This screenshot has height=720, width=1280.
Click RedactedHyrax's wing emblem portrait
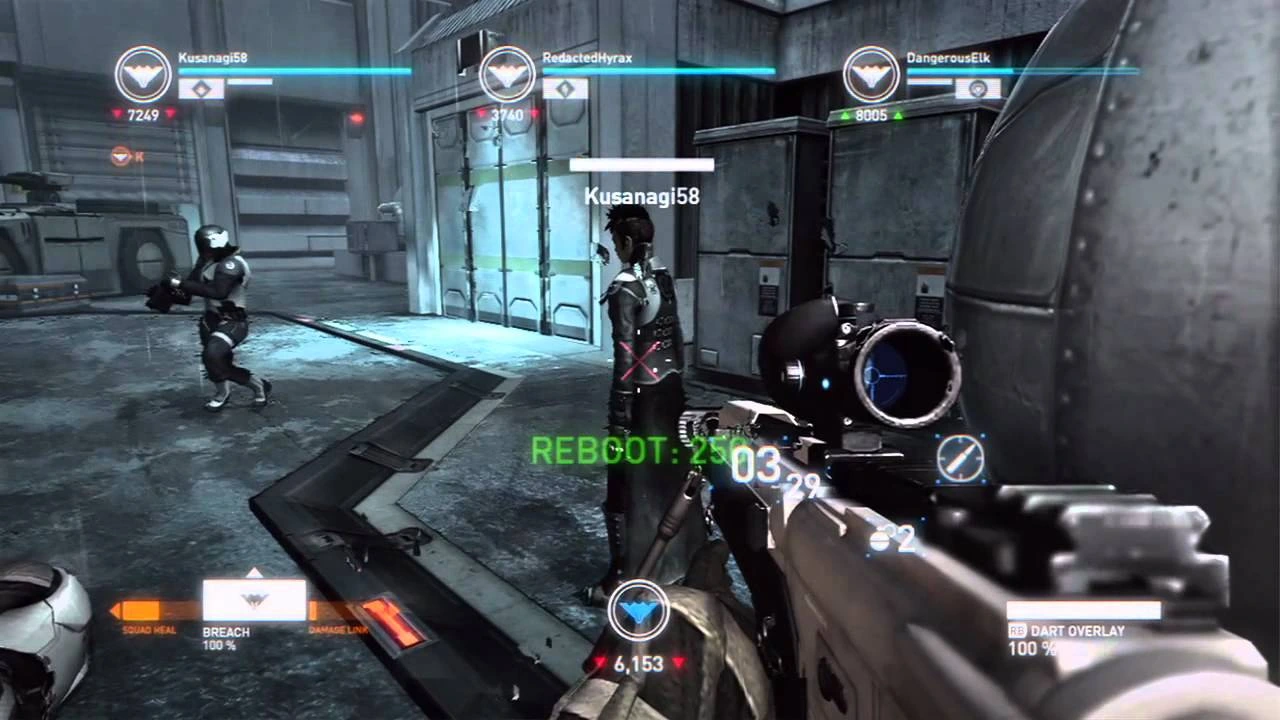(x=508, y=73)
